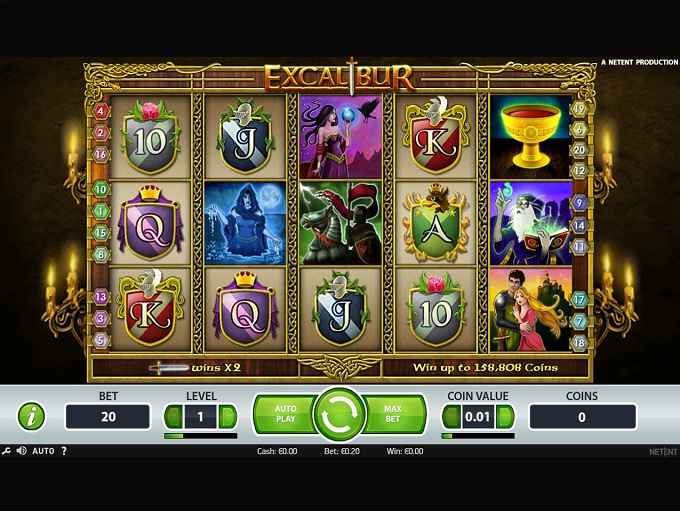The image size is (680, 511).
Task: Activate Auto Play
Action: [284, 415]
